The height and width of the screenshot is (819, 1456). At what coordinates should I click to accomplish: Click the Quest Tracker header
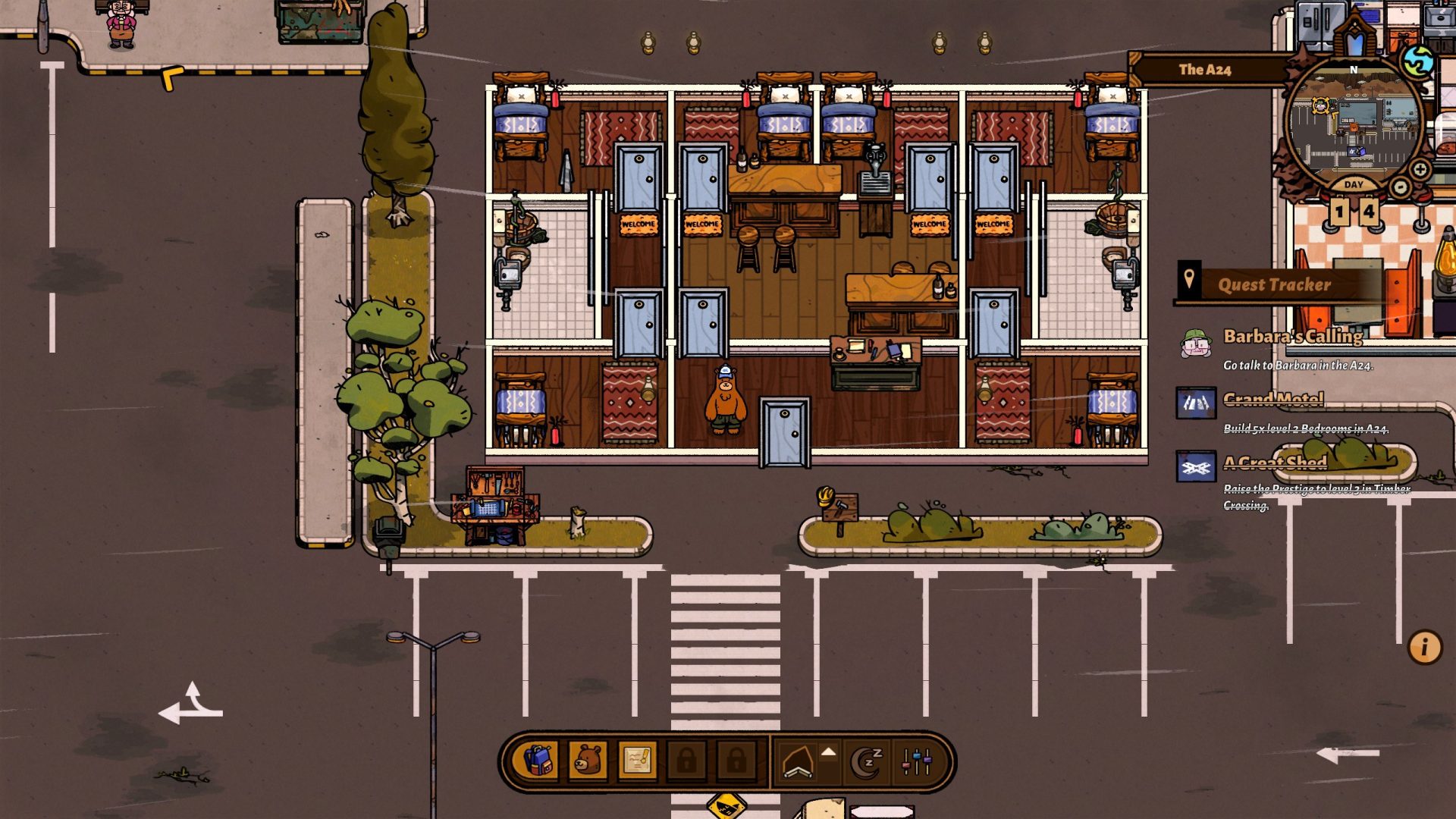point(1274,285)
